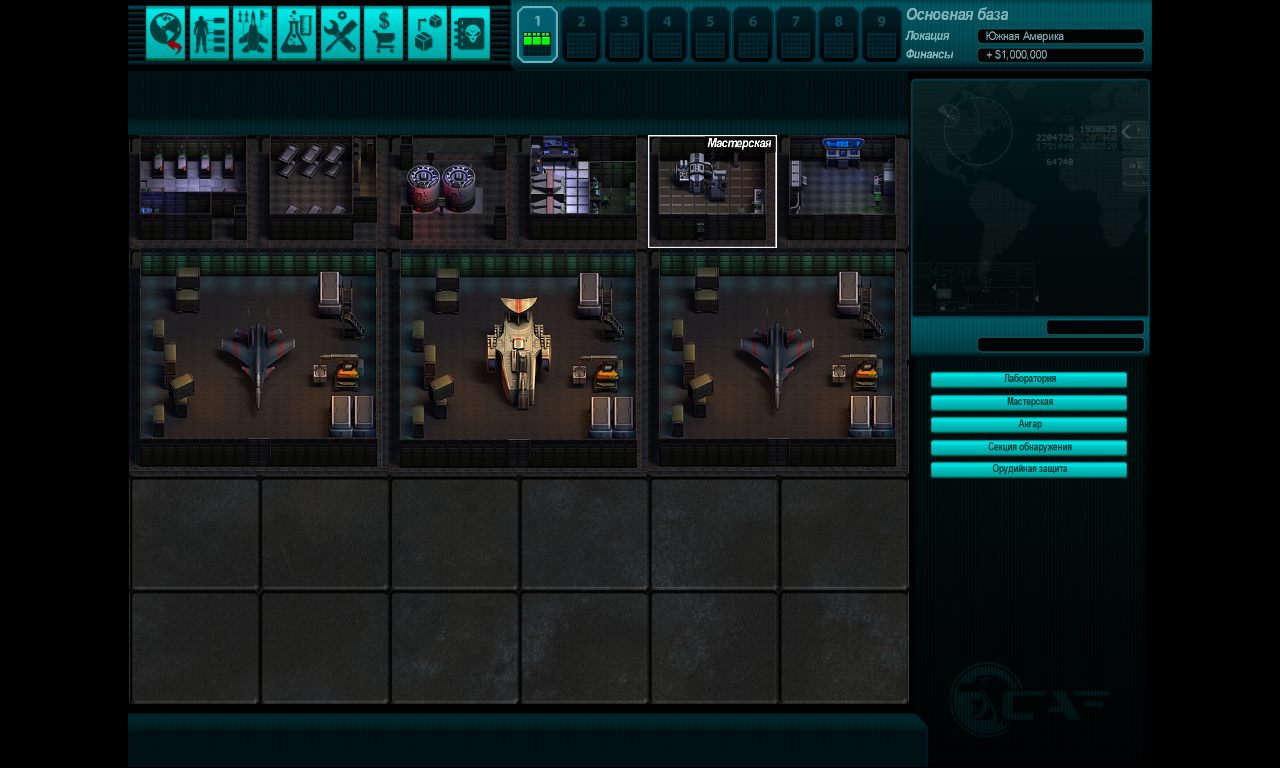Select the room with two red reactor tanks
Image resolution: width=1280 pixels, height=768 pixels.
[x=453, y=190]
